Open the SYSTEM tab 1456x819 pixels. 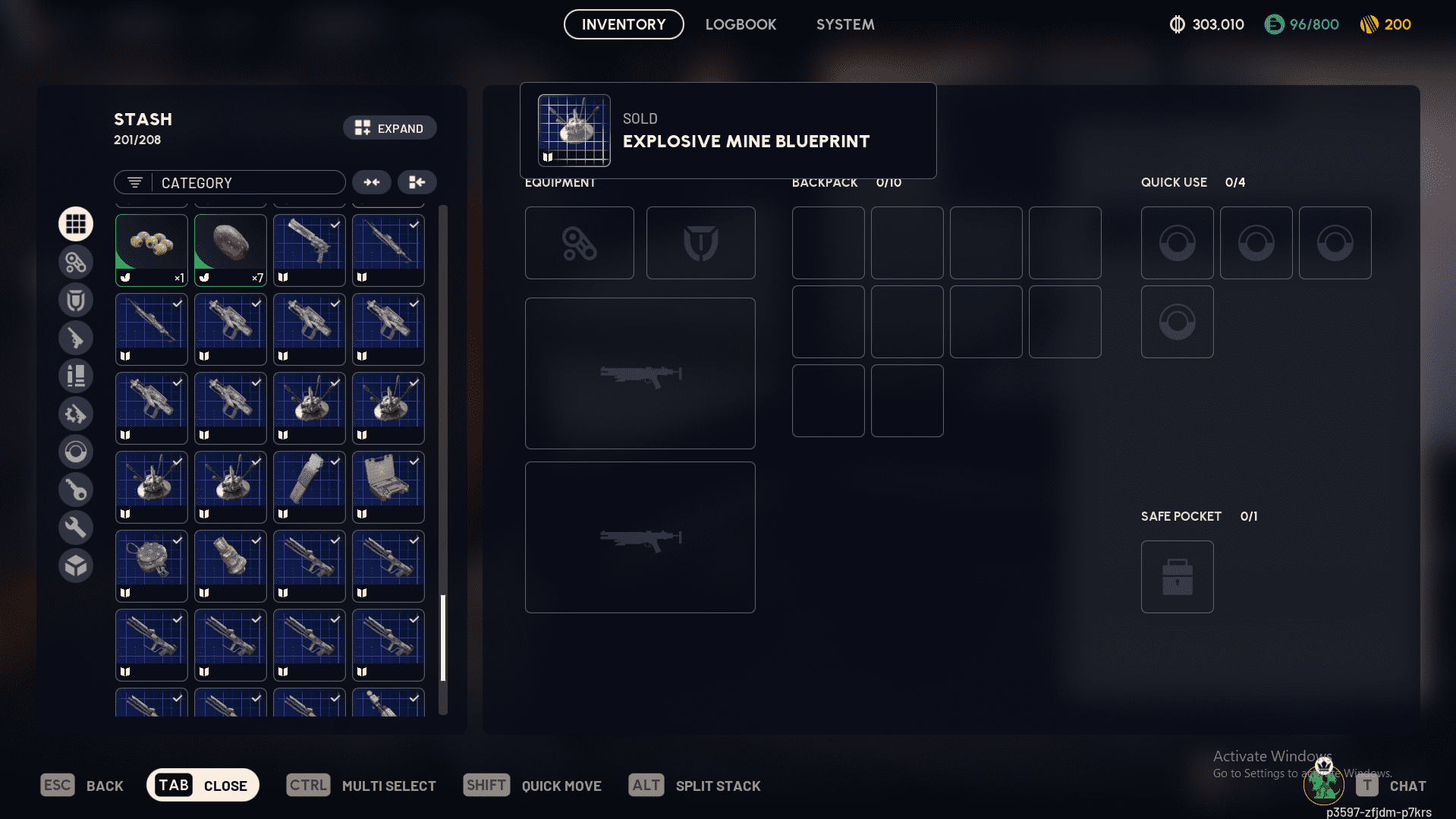coord(844,24)
